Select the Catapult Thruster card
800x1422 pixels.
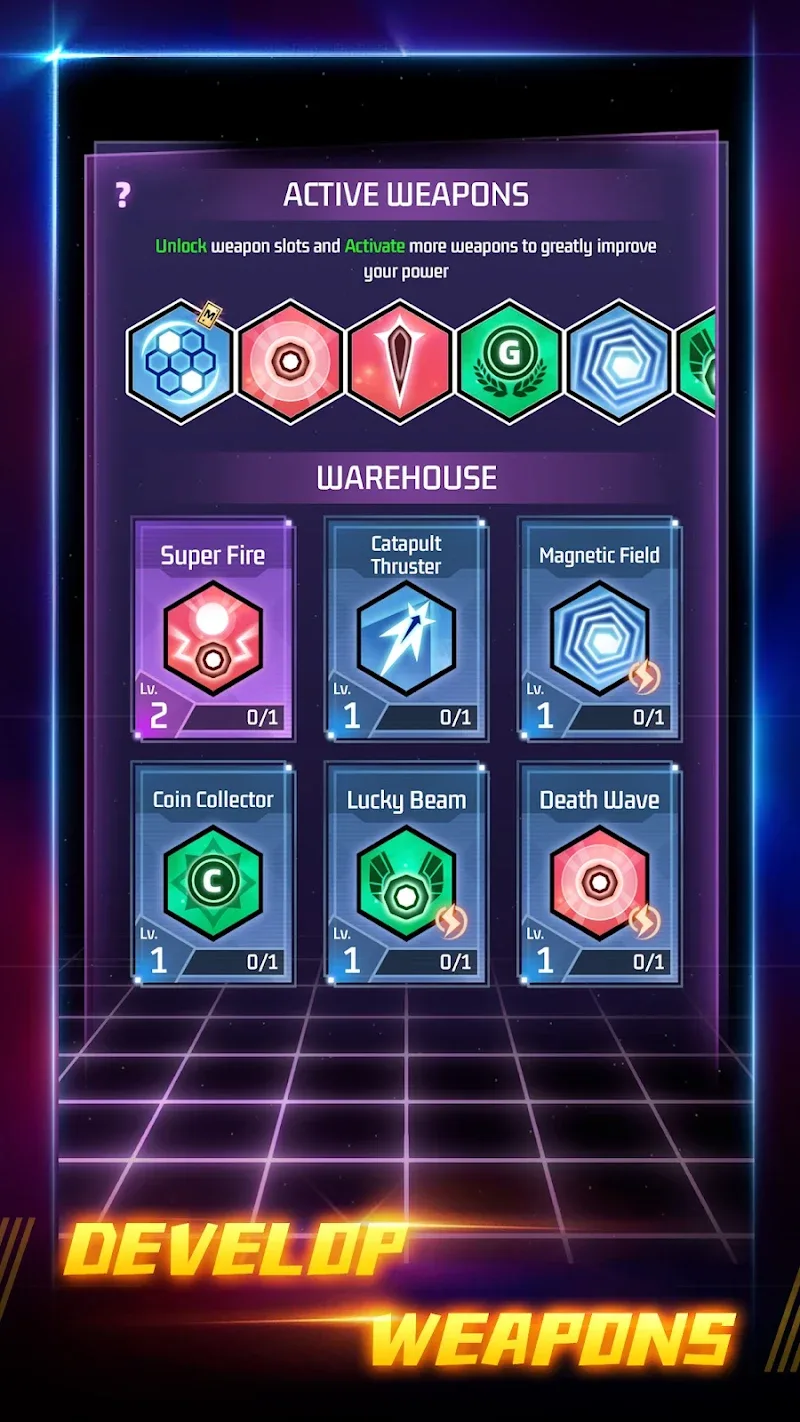pos(406,628)
